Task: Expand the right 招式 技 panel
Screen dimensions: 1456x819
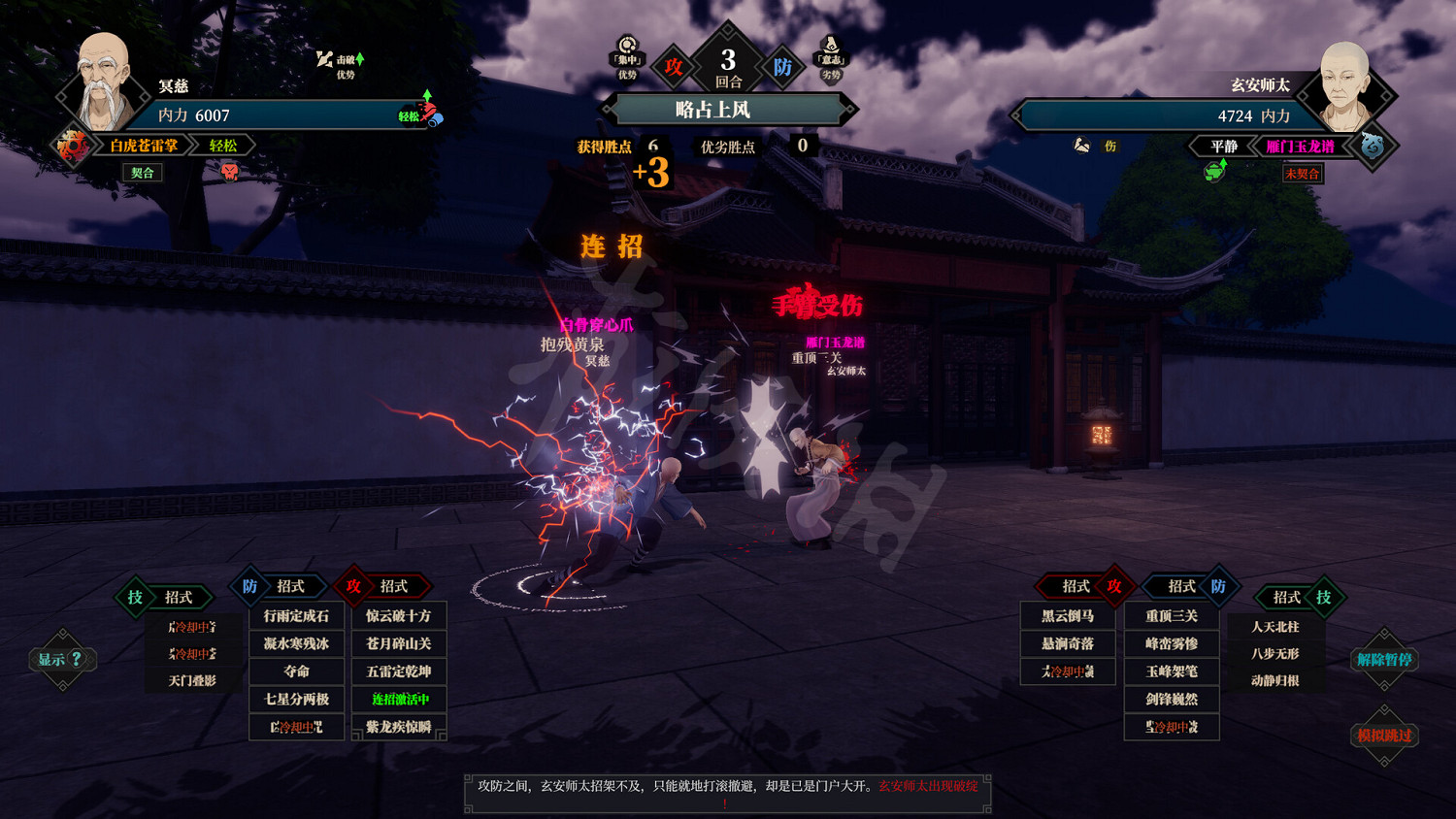Action: [1301, 596]
